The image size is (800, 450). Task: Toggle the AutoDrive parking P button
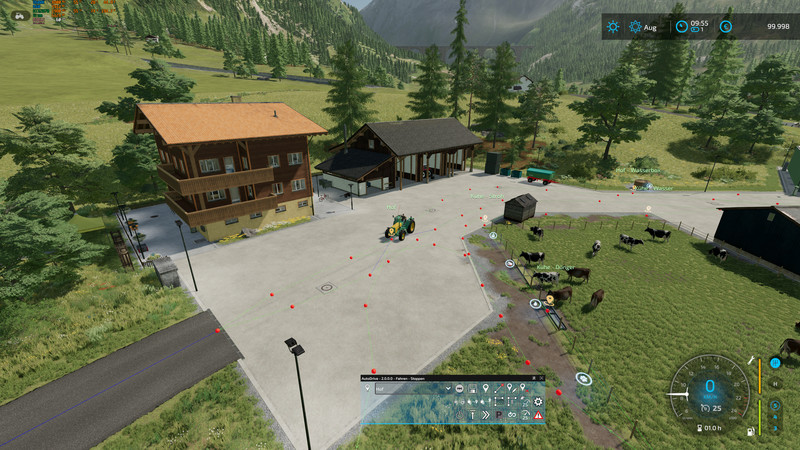point(498,415)
